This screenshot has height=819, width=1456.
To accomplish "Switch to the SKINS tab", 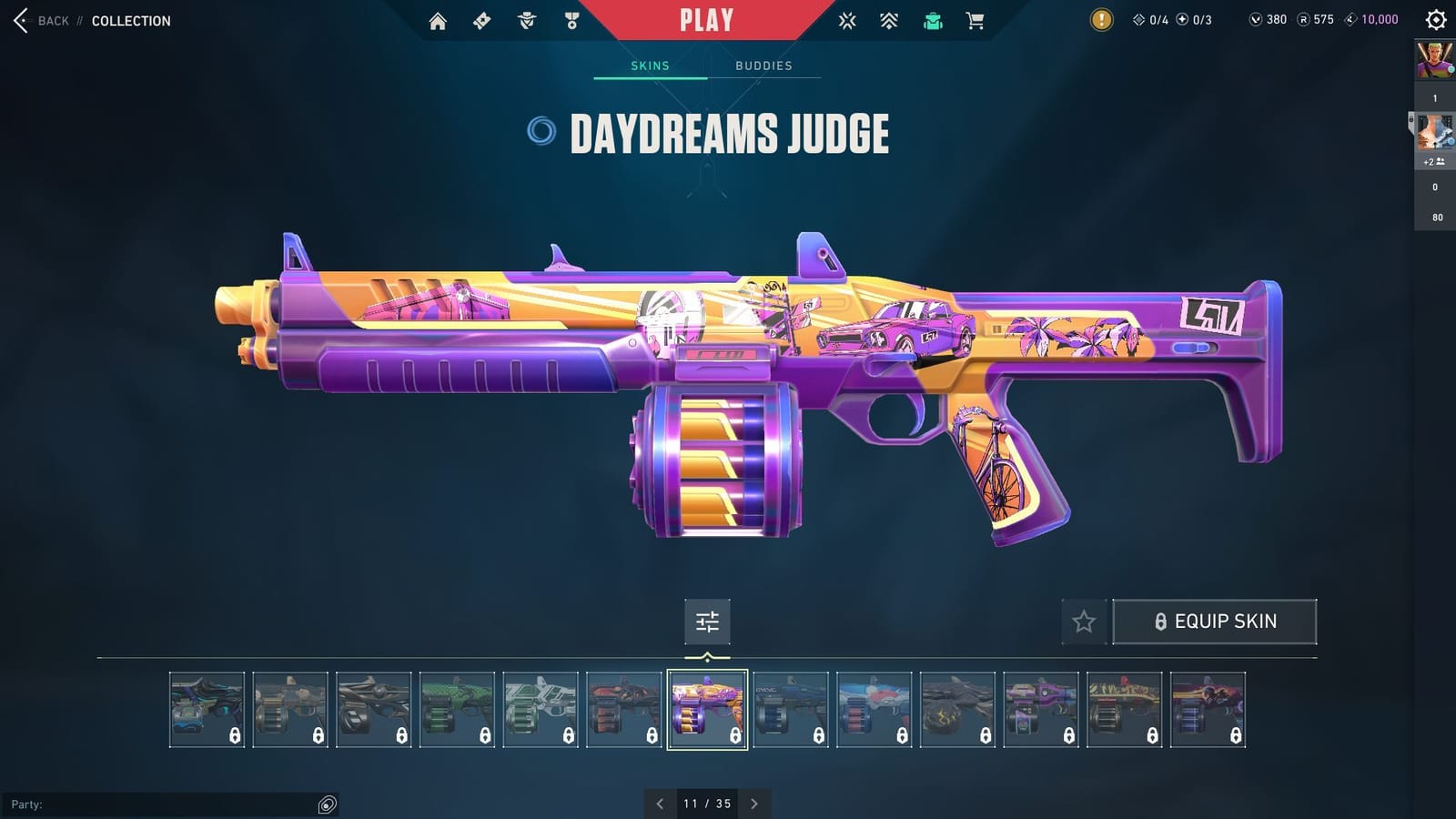I will point(651,66).
